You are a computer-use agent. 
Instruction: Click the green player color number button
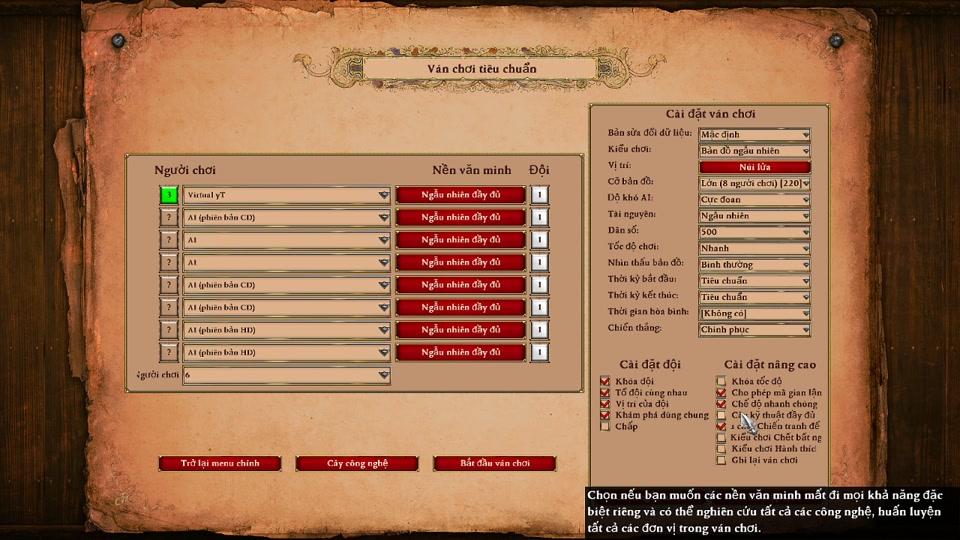point(170,195)
